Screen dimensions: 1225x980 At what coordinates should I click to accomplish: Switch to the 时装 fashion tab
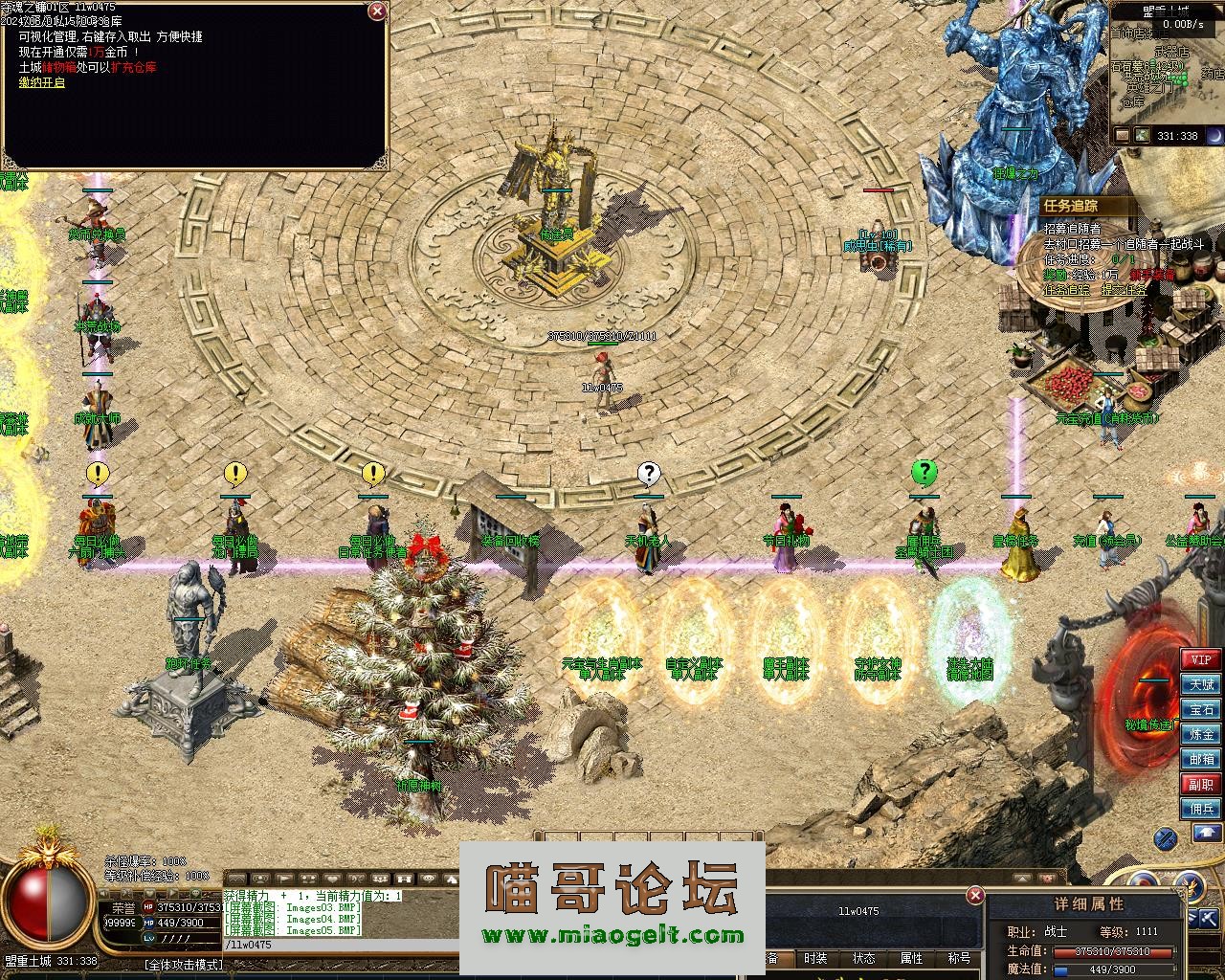[x=815, y=958]
